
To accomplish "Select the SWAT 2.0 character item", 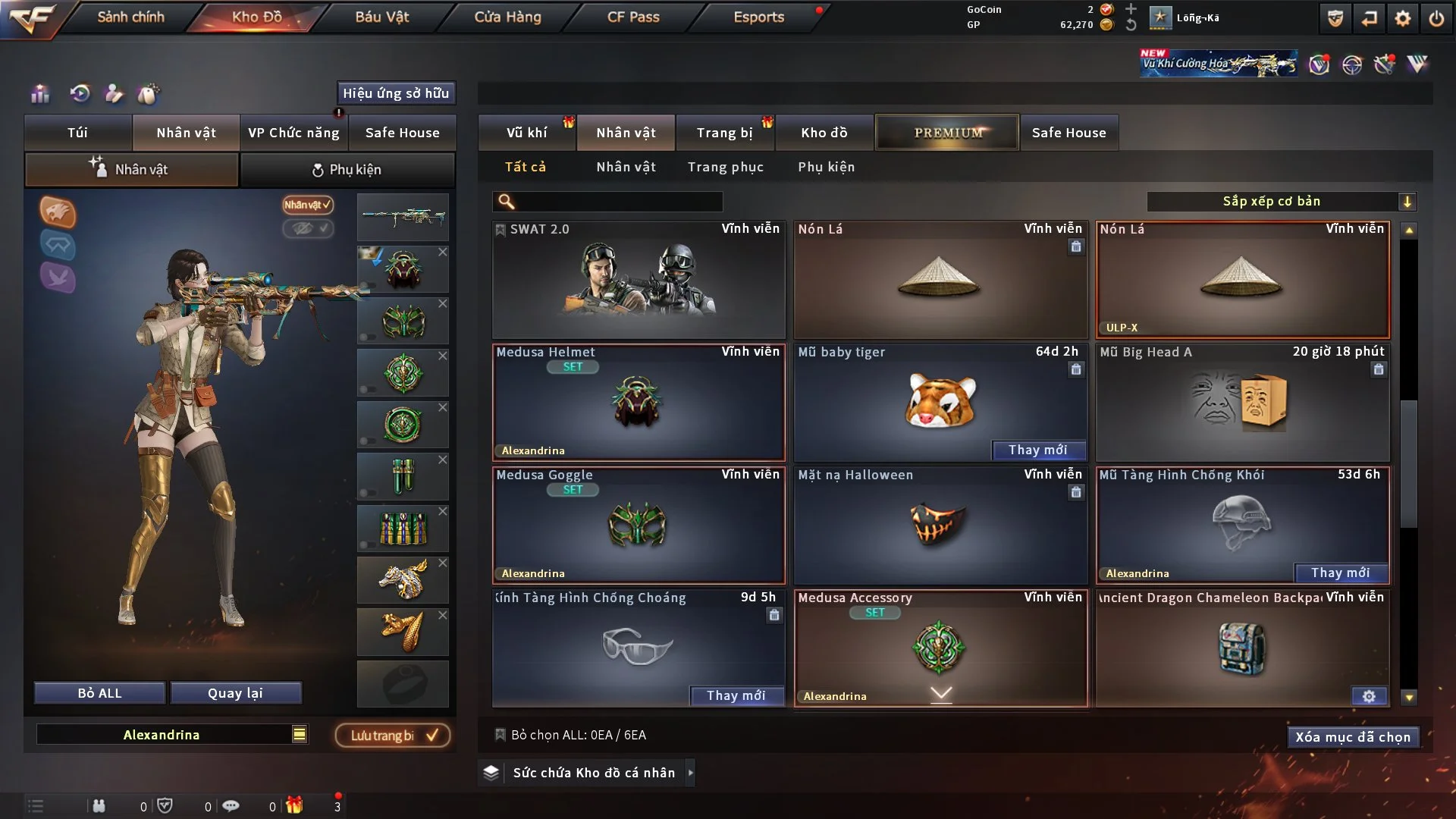I will (639, 281).
